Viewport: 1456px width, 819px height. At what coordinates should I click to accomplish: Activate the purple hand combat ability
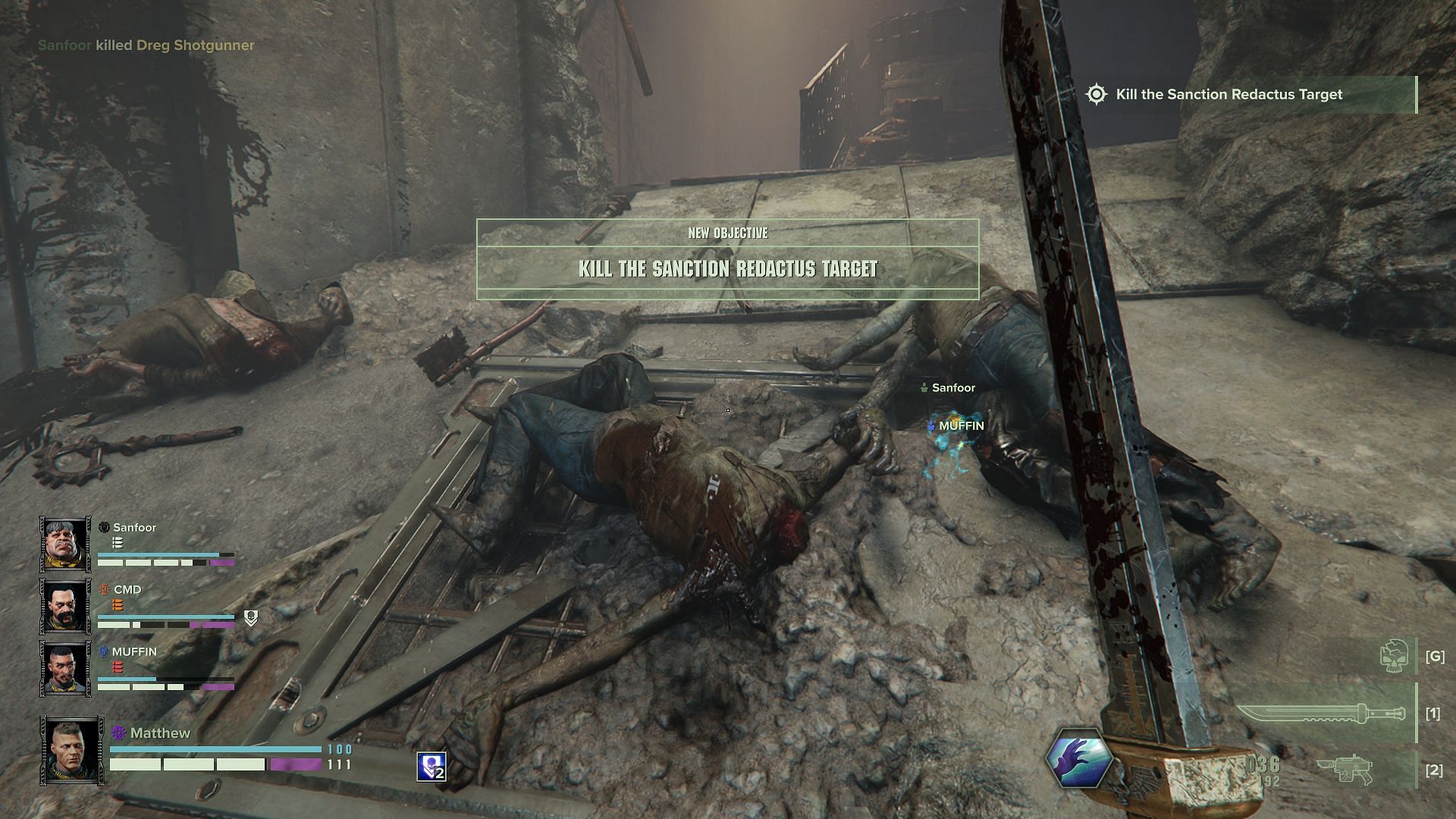[x=1078, y=758]
